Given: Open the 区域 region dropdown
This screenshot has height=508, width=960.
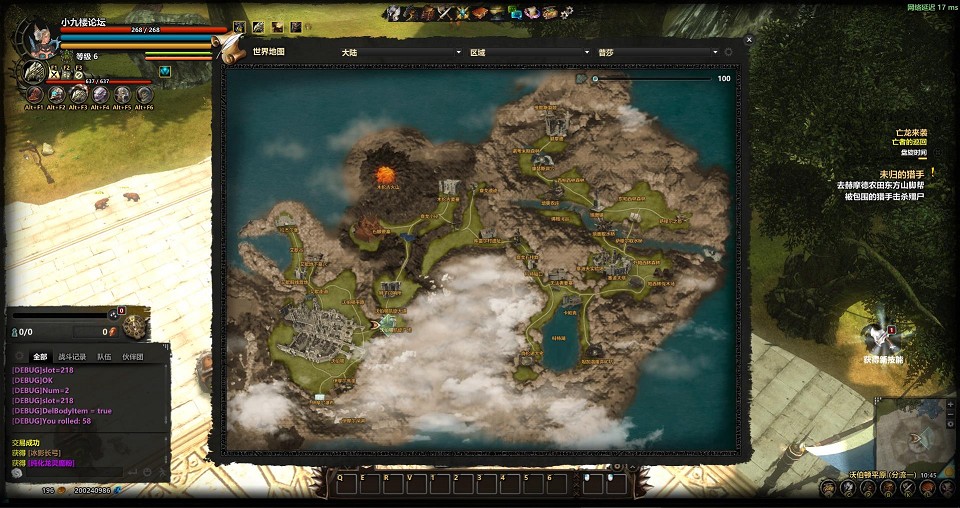Looking at the screenshot, I should click(x=529, y=52).
